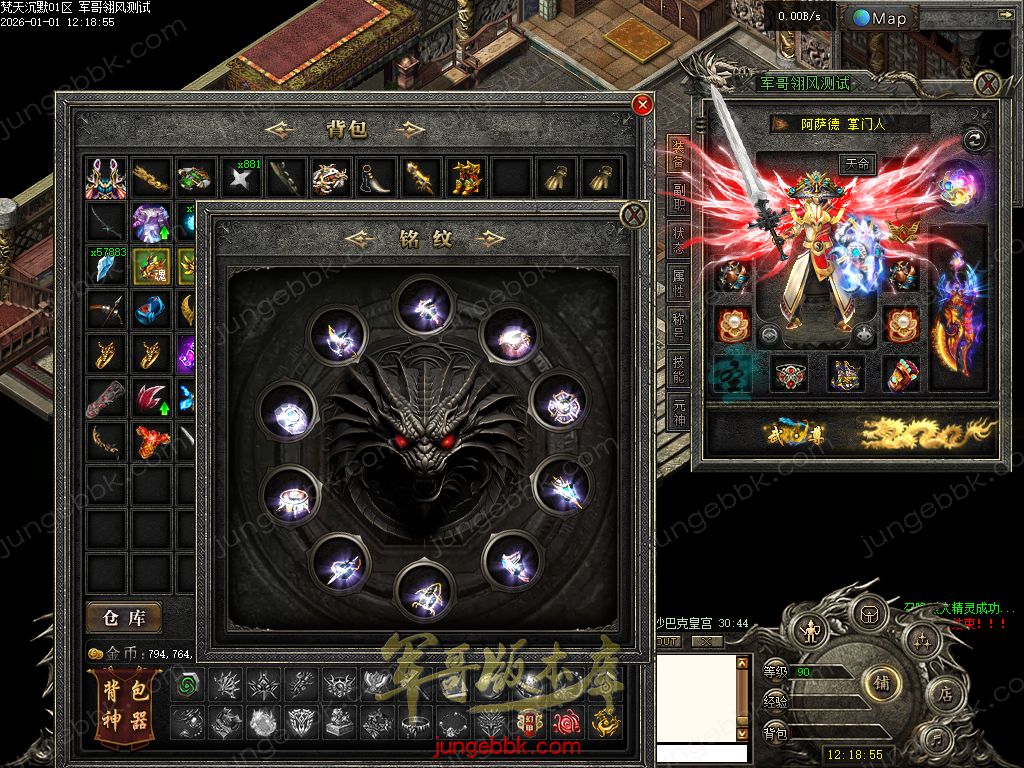Open the Map
The height and width of the screenshot is (768, 1024).
(880, 18)
